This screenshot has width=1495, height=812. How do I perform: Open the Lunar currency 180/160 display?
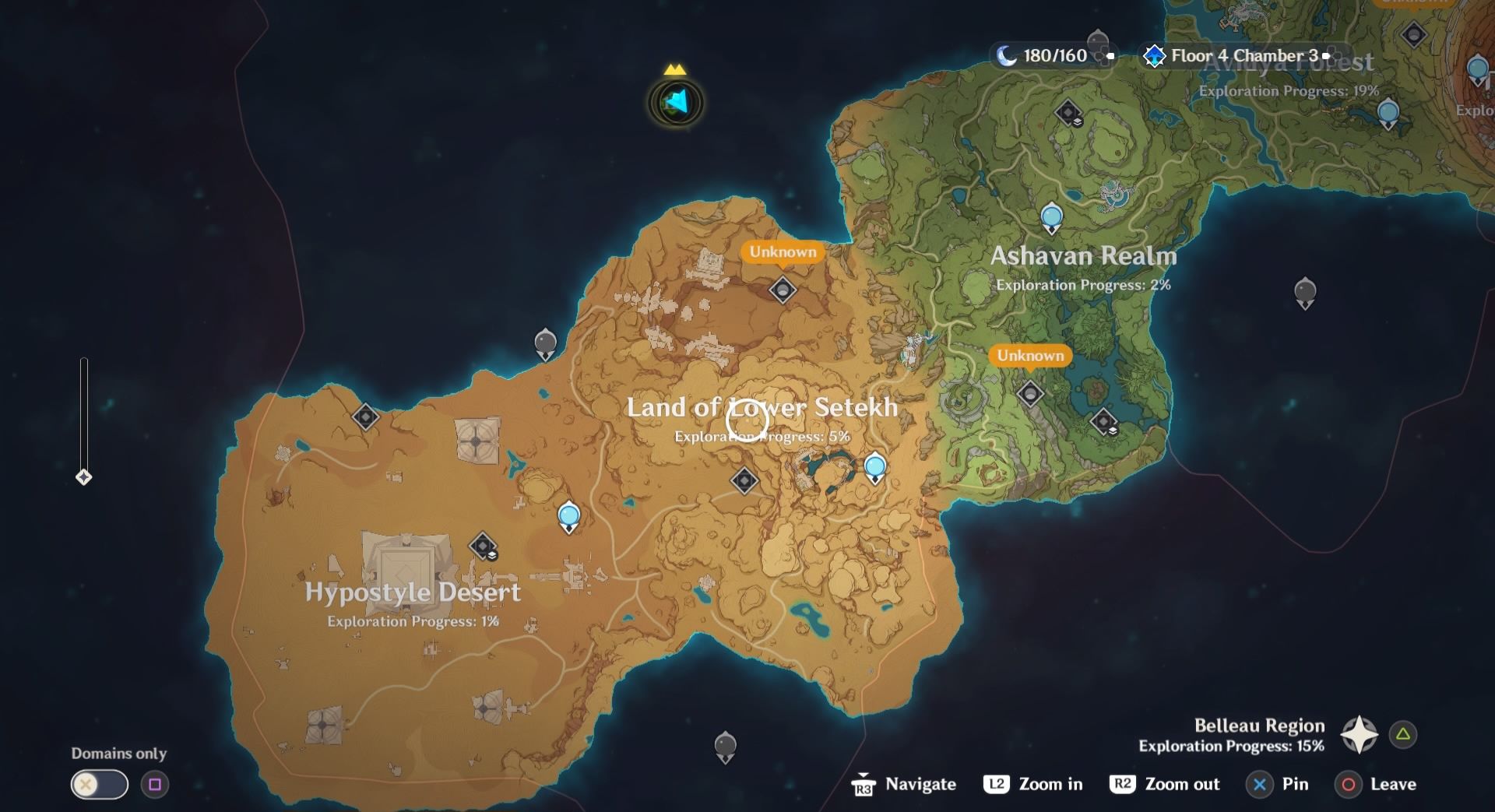click(1049, 55)
